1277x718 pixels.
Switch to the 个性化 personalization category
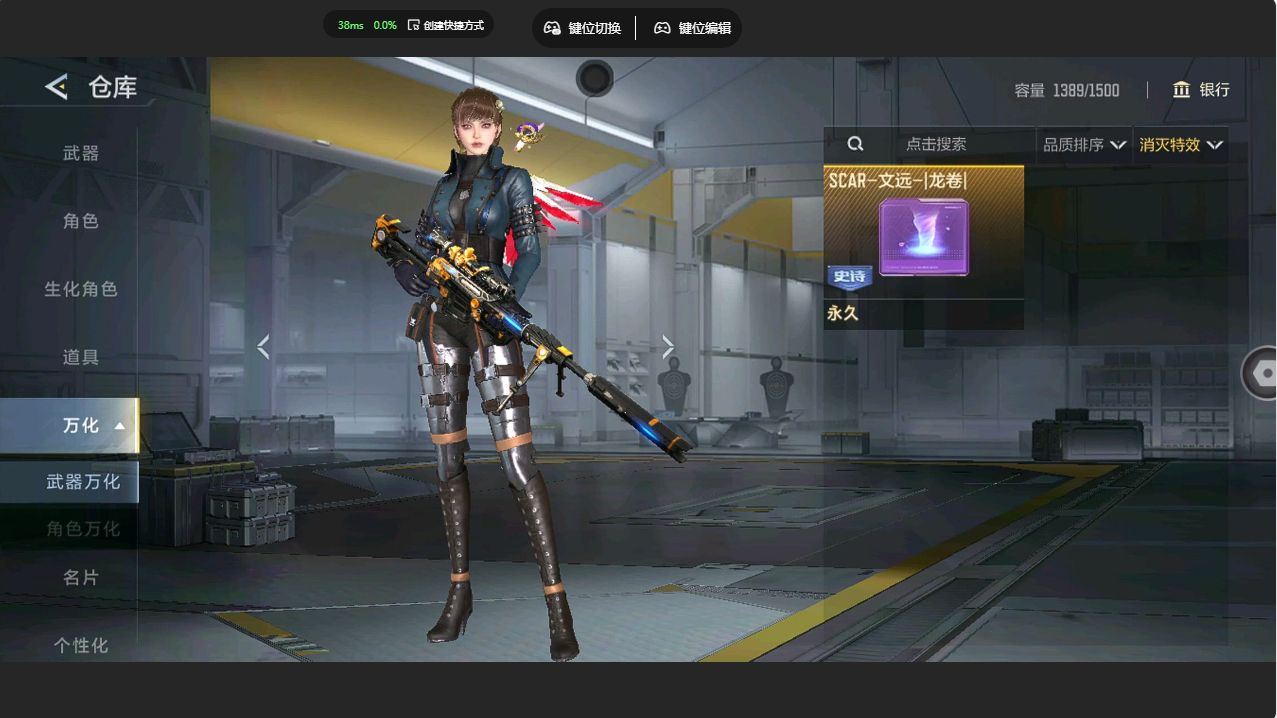click(81, 646)
